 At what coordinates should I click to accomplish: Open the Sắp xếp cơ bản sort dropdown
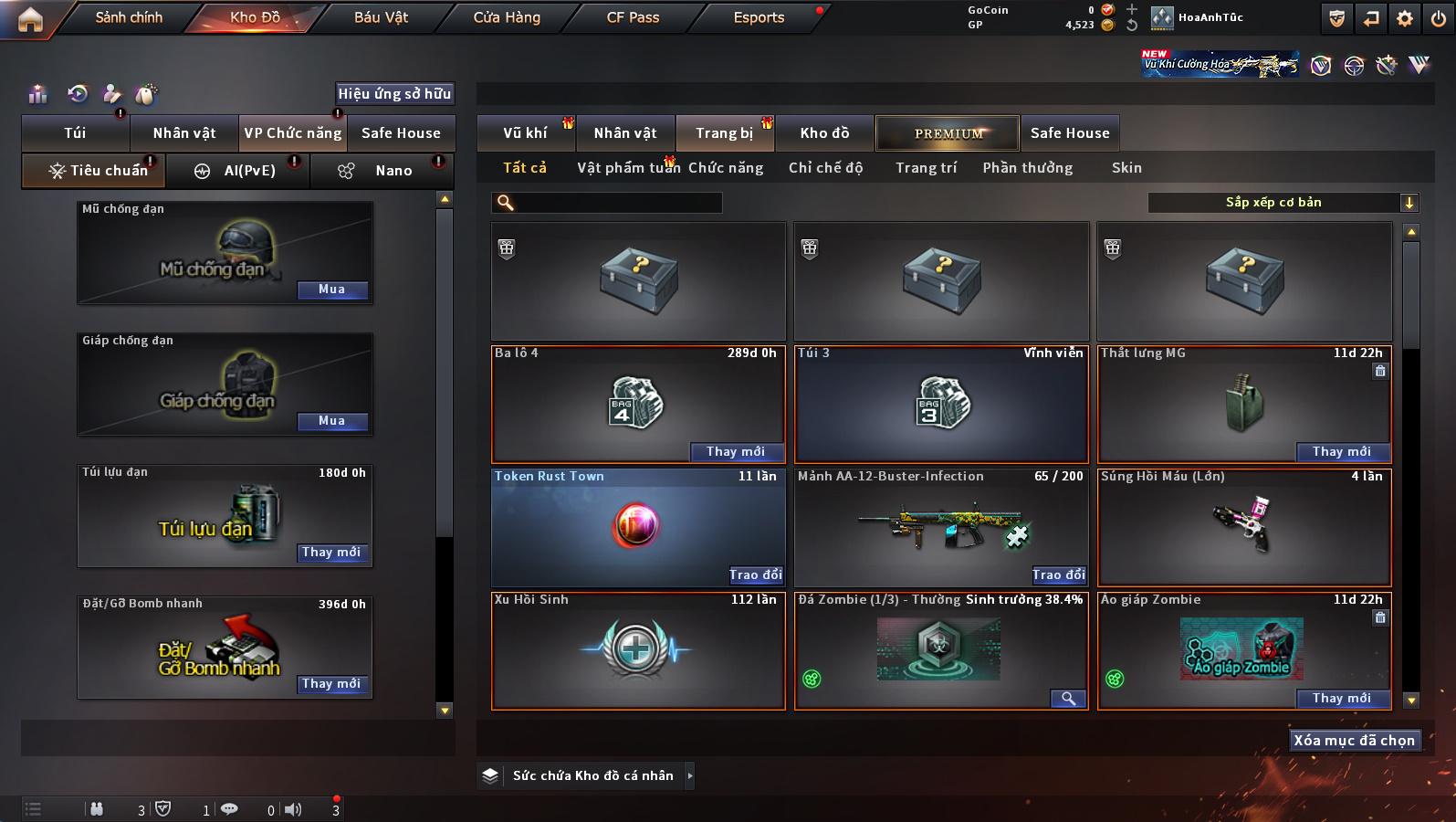tap(1282, 203)
